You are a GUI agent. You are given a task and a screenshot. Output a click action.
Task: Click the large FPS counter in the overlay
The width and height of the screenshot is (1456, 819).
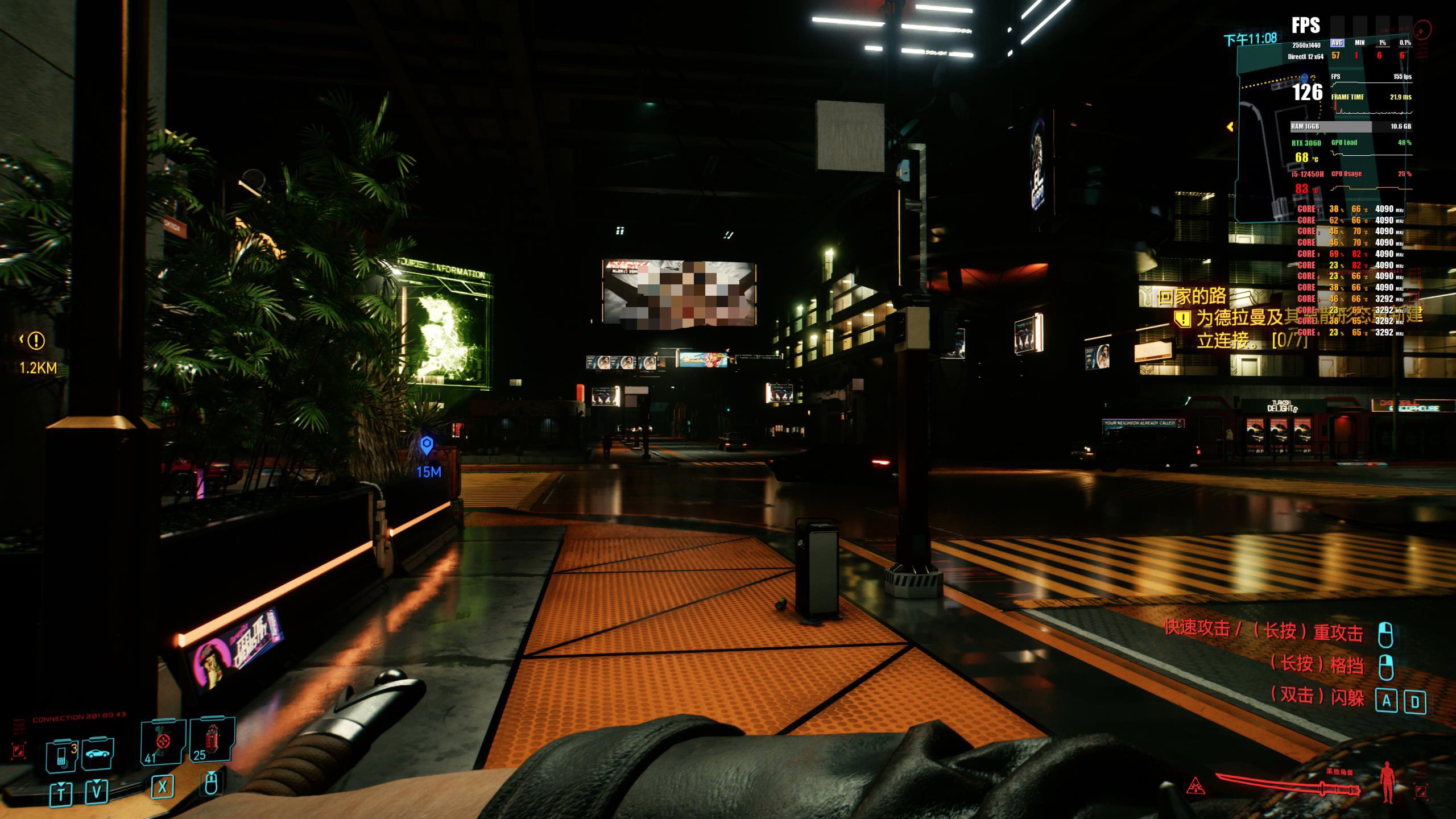click(1308, 92)
